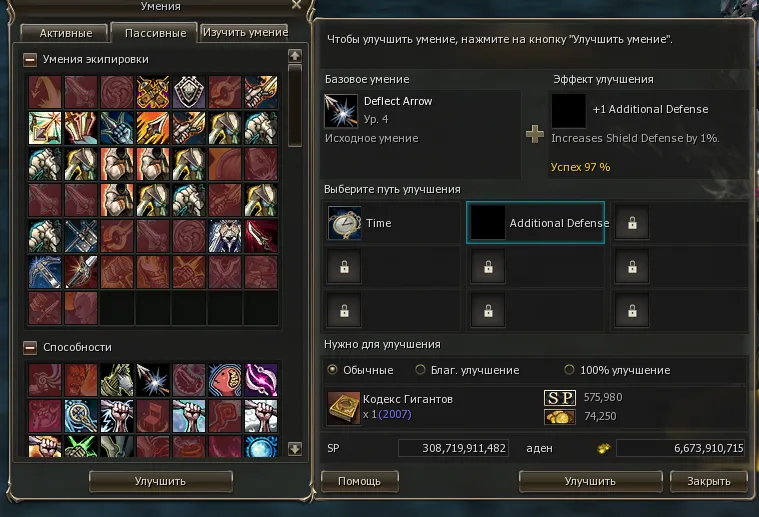Close the enchant panel with Закрыть
This screenshot has width=759, height=517.
pos(702,481)
